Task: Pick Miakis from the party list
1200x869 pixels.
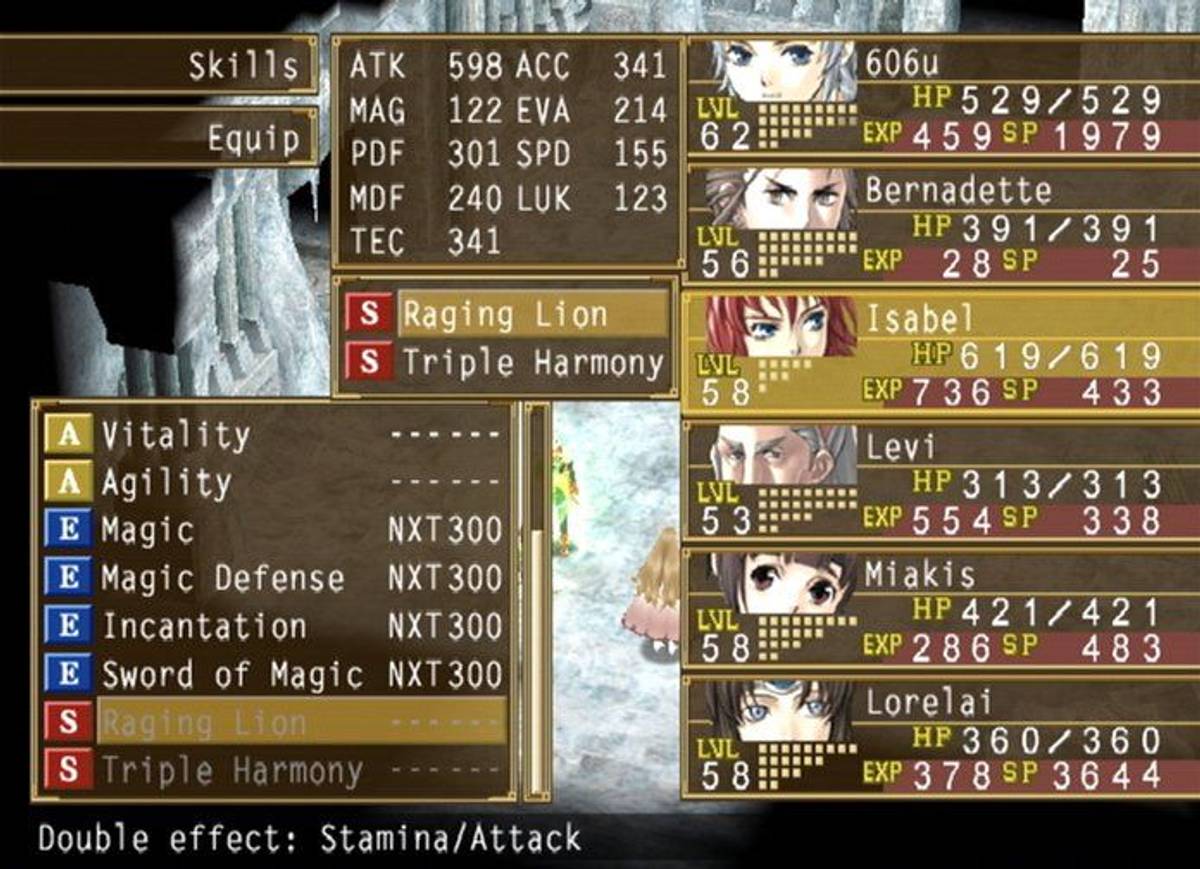Action: (938, 610)
